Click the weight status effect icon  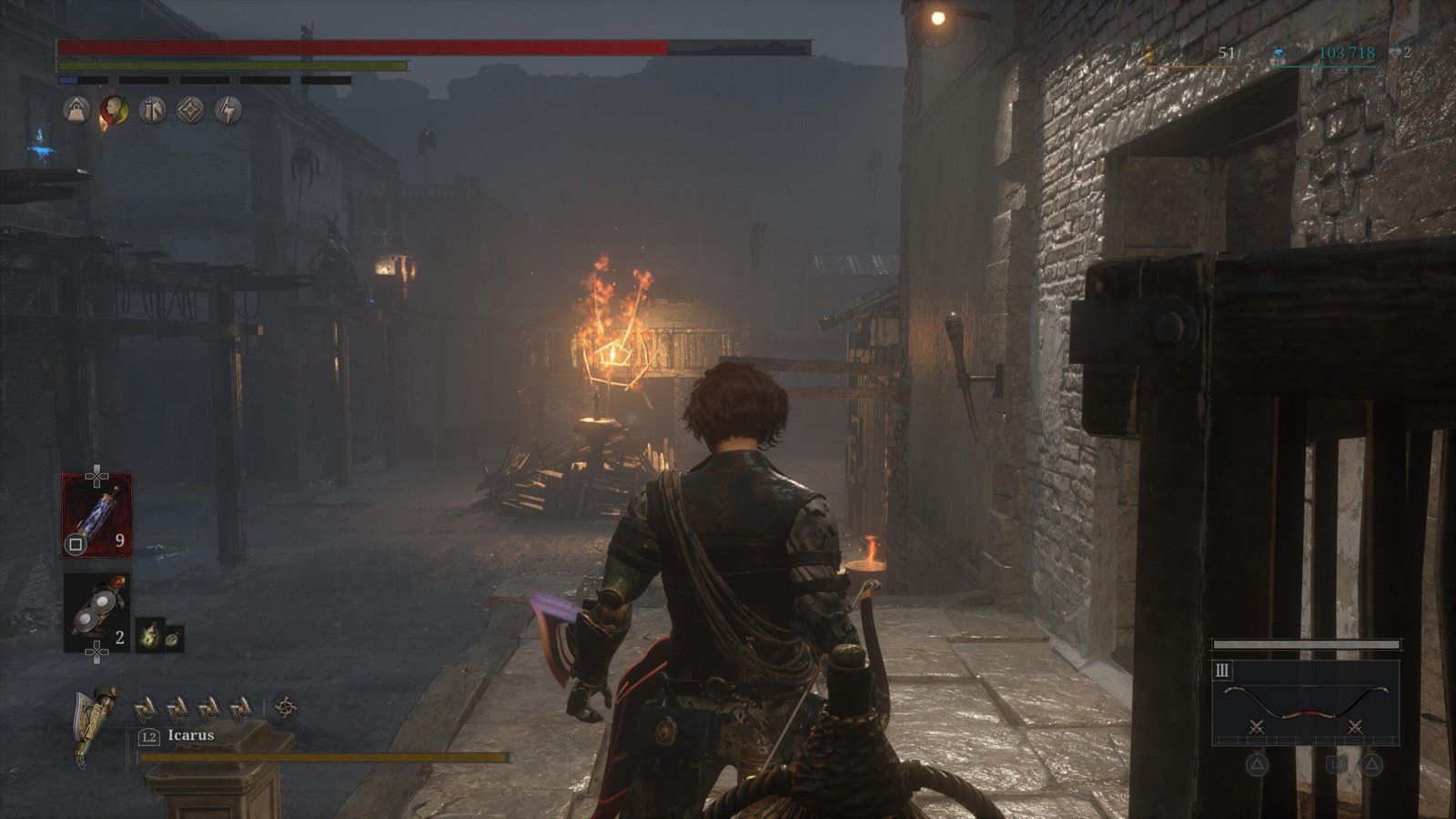tap(76, 111)
